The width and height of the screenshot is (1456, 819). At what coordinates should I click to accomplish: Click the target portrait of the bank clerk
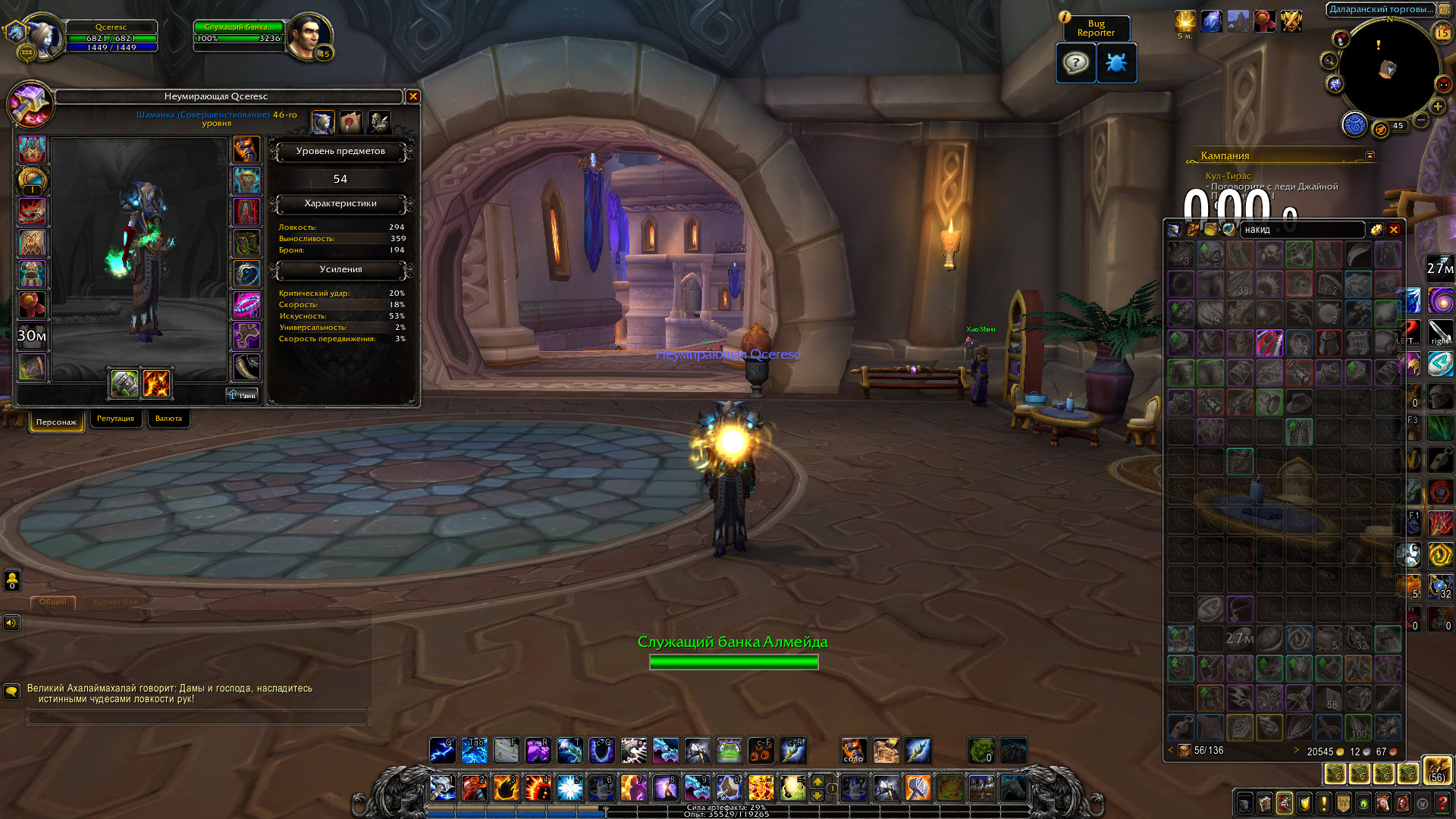click(x=309, y=35)
